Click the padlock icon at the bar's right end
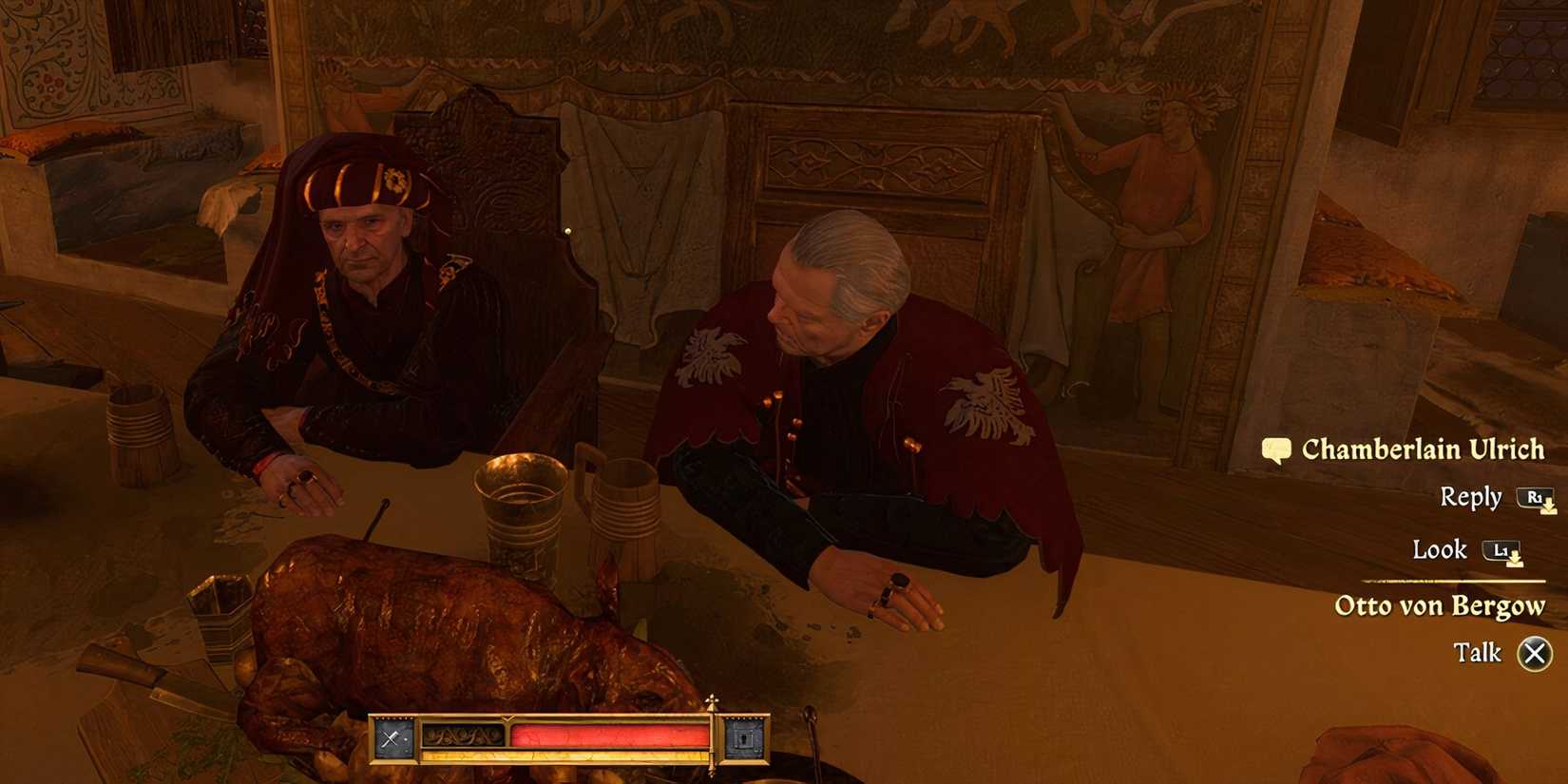Viewport: 1568px width, 784px height. click(x=744, y=738)
